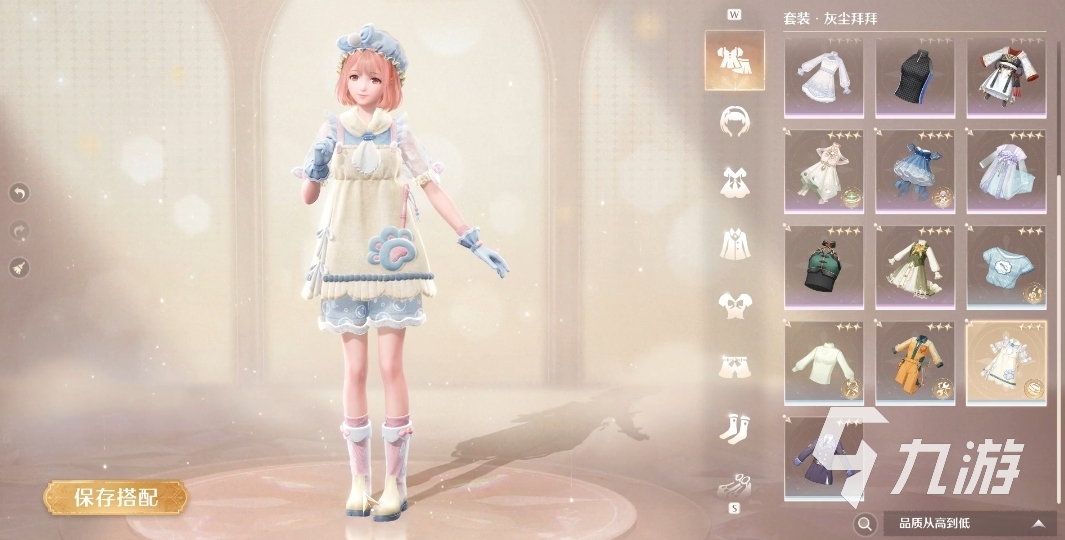1065x540 pixels.
Task: Save the outfit with 保存搭配 button
Action: [115, 497]
